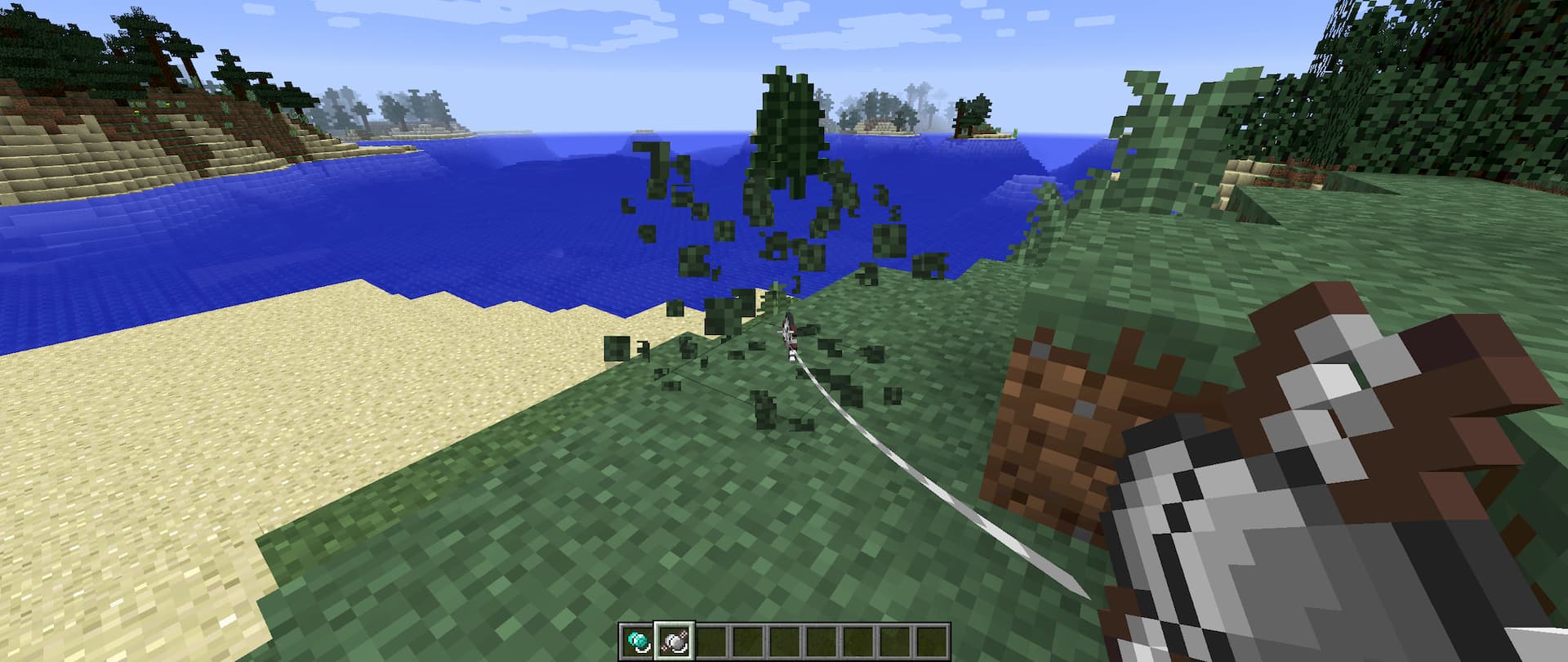Viewport: 1568px width, 662px height.
Task: Click the held item in the player's hand
Action: pyautogui.click(x=1307, y=507)
